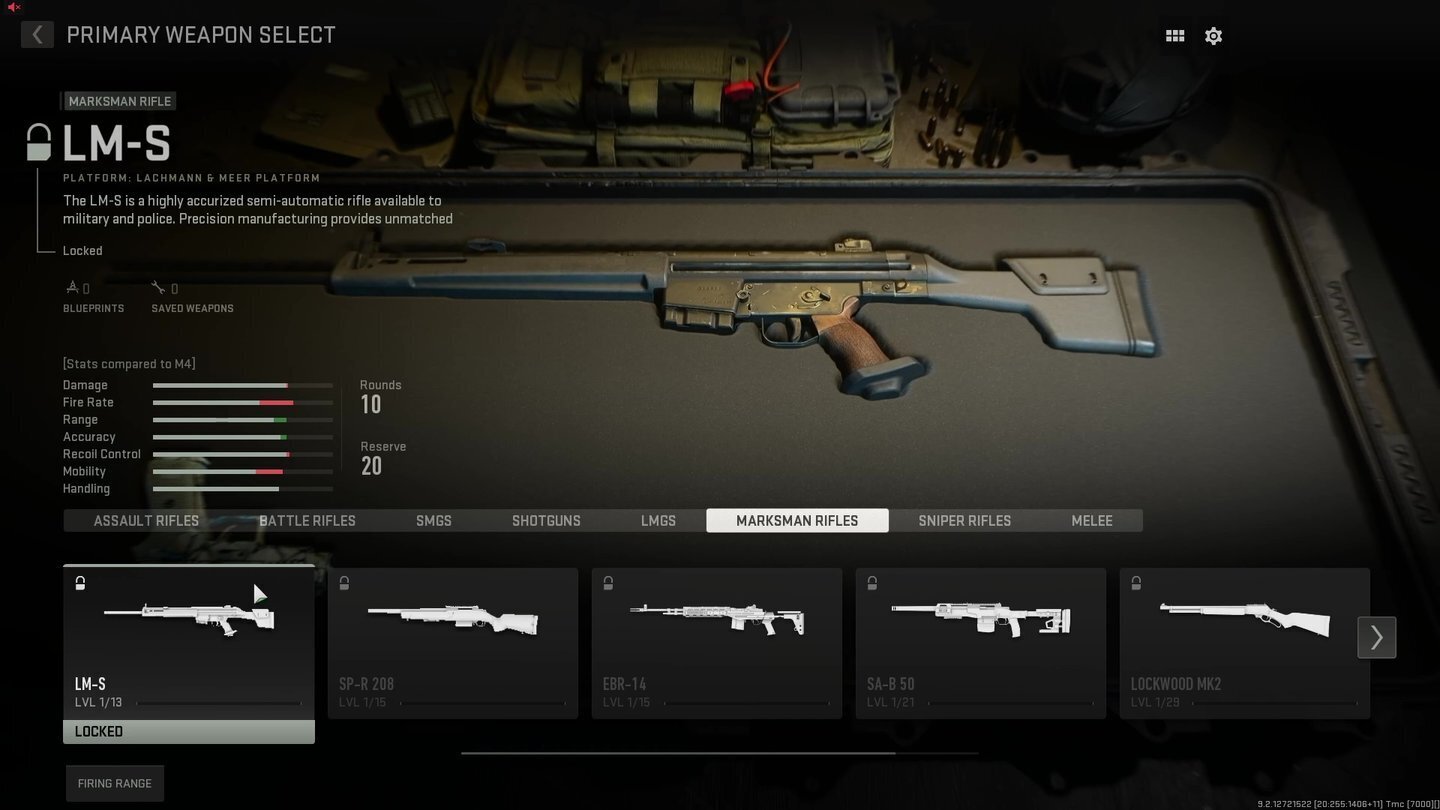The height and width of the screenshot is (810, 1440).
Task: Click the carousel scrollbar below the weapon cards
Action: point(720,752)
